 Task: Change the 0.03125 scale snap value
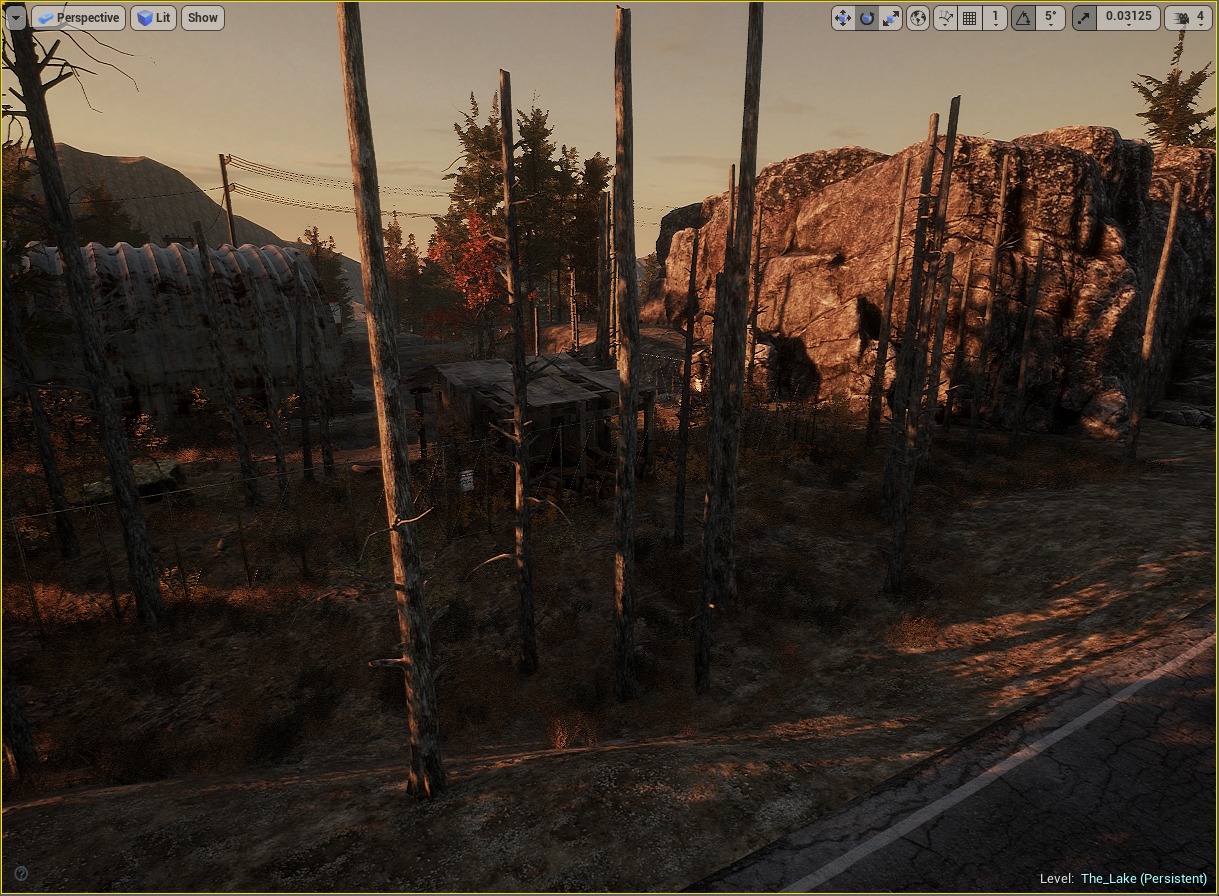click(1128, 18)
